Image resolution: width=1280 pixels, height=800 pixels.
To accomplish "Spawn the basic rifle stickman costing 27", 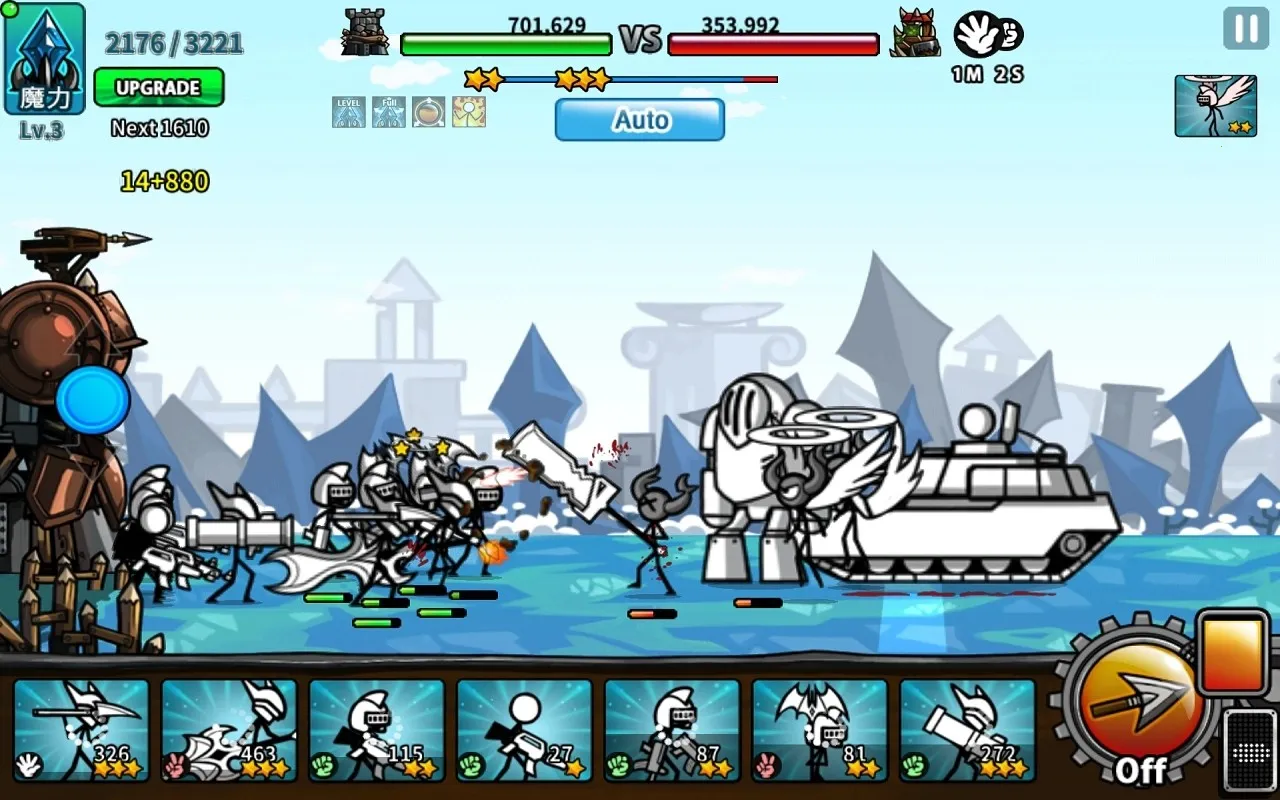I will pos(525,730).
